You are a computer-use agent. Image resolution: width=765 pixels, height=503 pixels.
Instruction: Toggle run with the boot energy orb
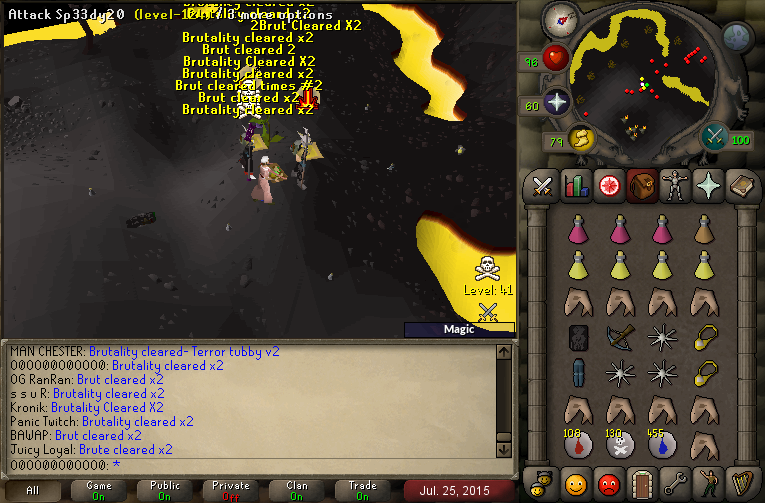[x=581, y=139]
